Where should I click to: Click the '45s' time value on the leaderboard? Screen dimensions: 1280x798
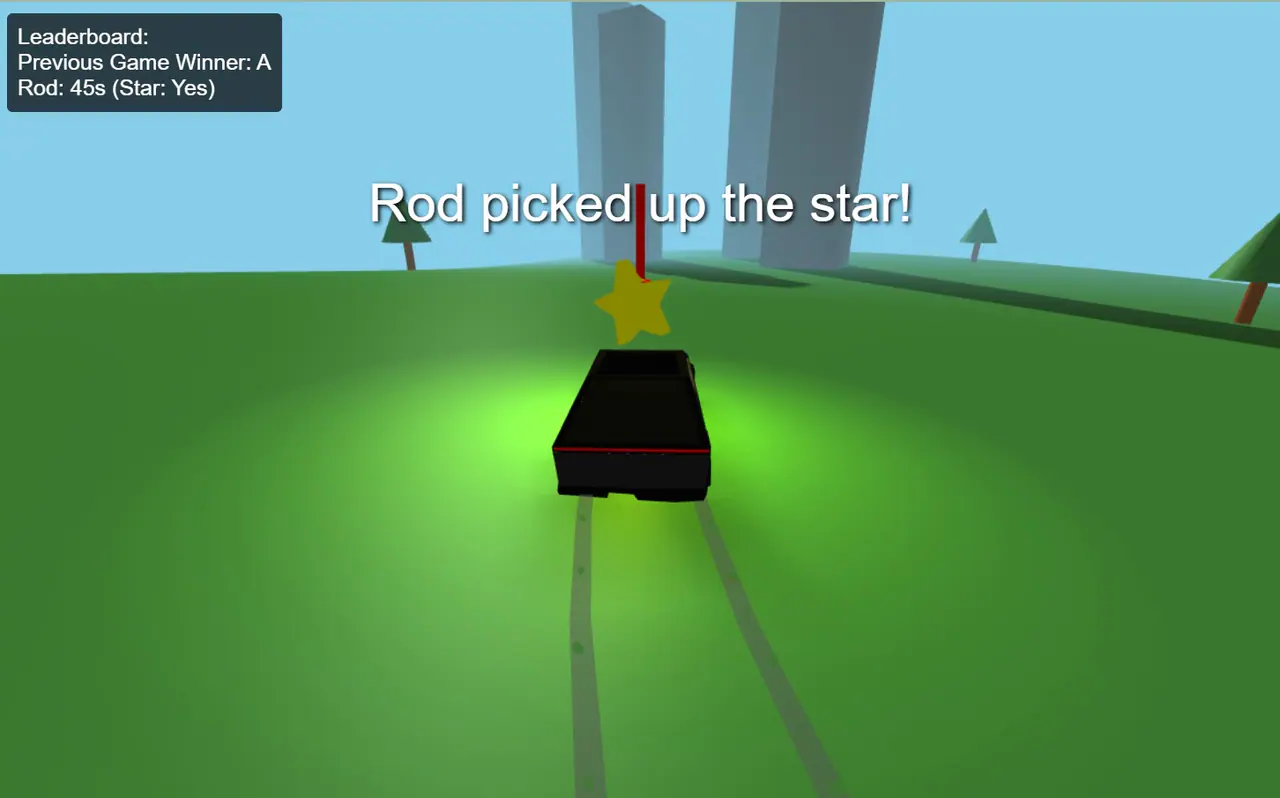(90, 88)
